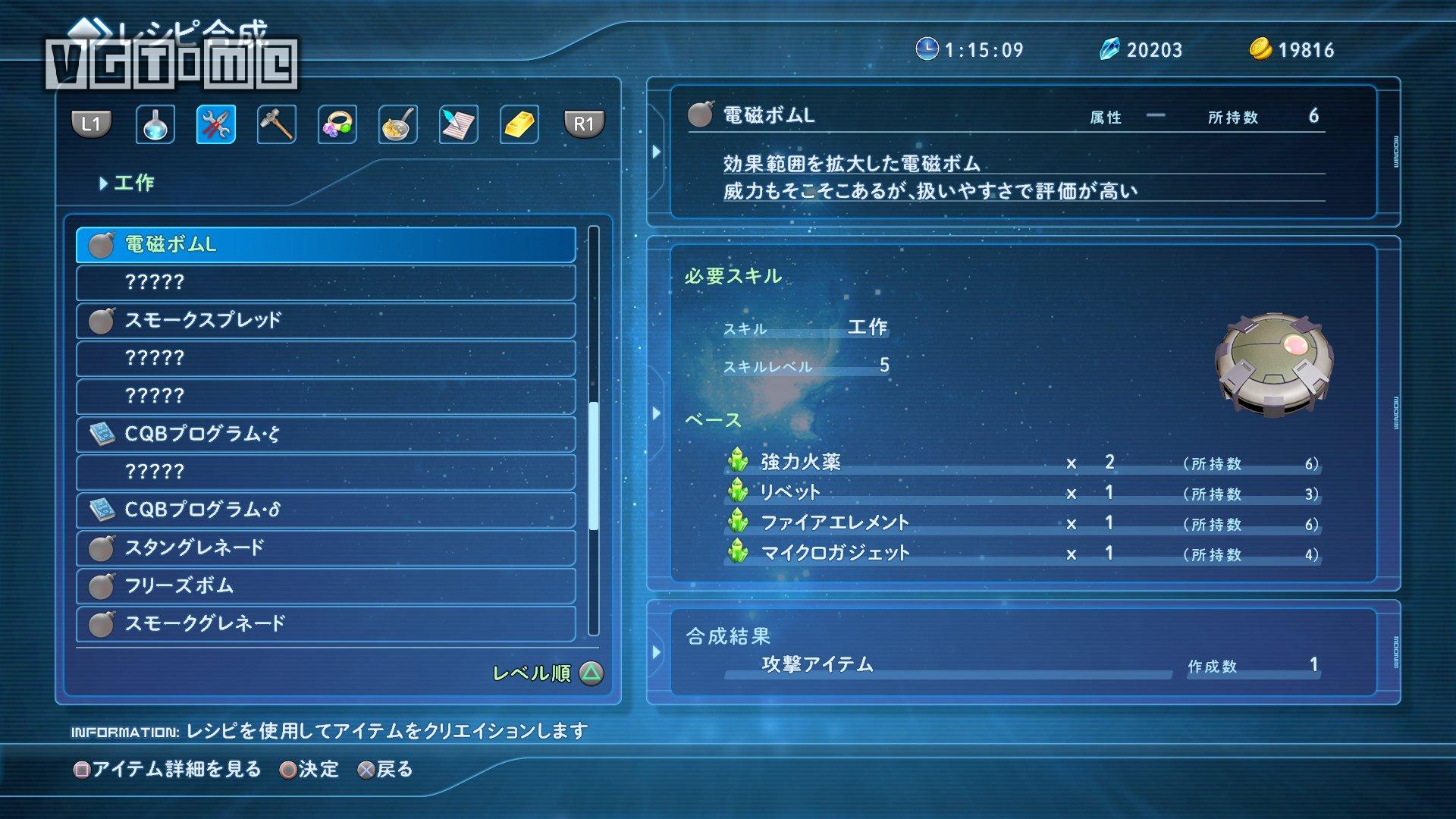Click アイテム詳細を見る item details option
The height and width of the screenshot is (819, 1456).
point(168,769)
